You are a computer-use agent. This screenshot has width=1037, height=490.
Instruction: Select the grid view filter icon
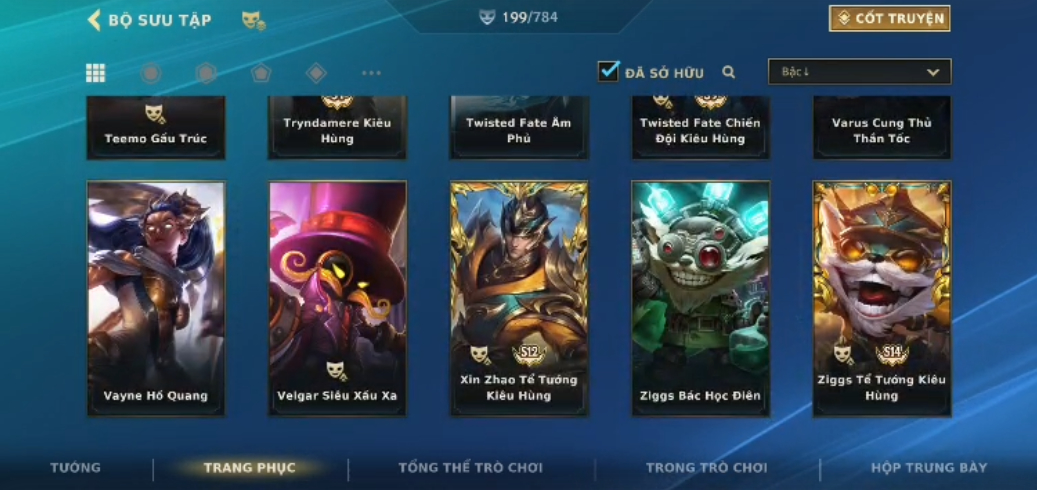pos(95,73)
